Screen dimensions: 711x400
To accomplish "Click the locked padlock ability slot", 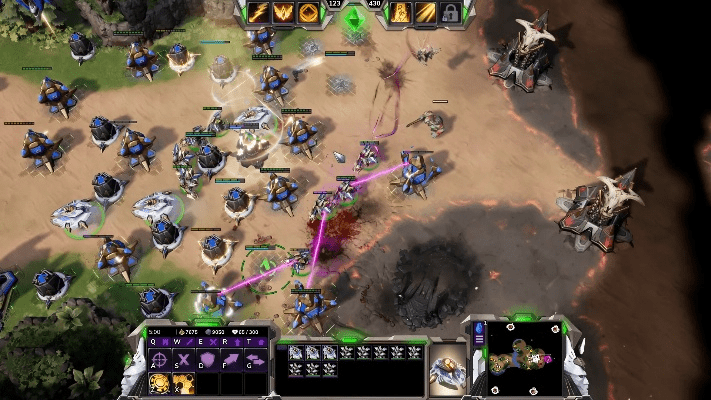I will 451,13.
